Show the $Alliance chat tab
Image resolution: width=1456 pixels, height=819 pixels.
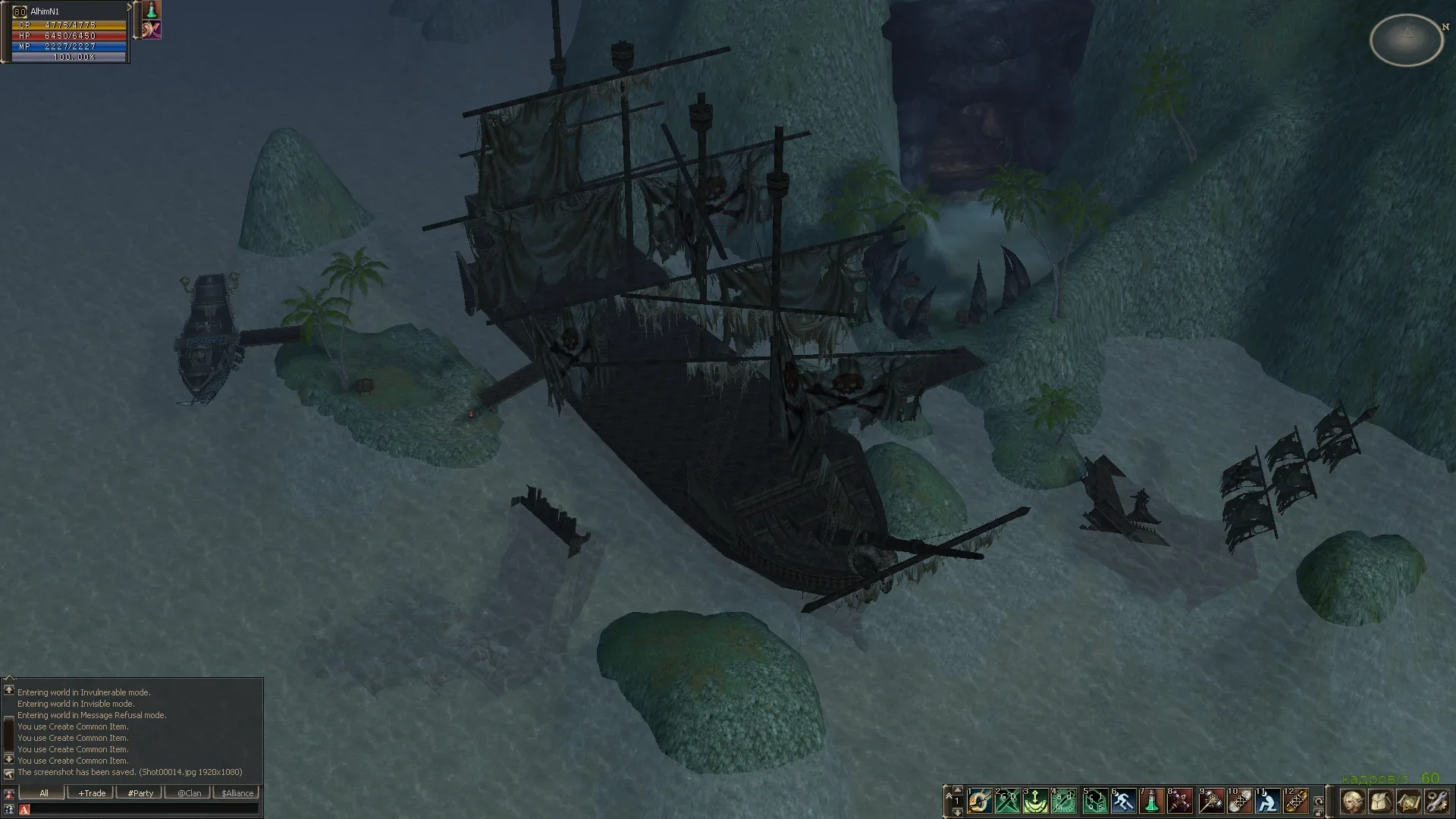(x=237, y=793)
